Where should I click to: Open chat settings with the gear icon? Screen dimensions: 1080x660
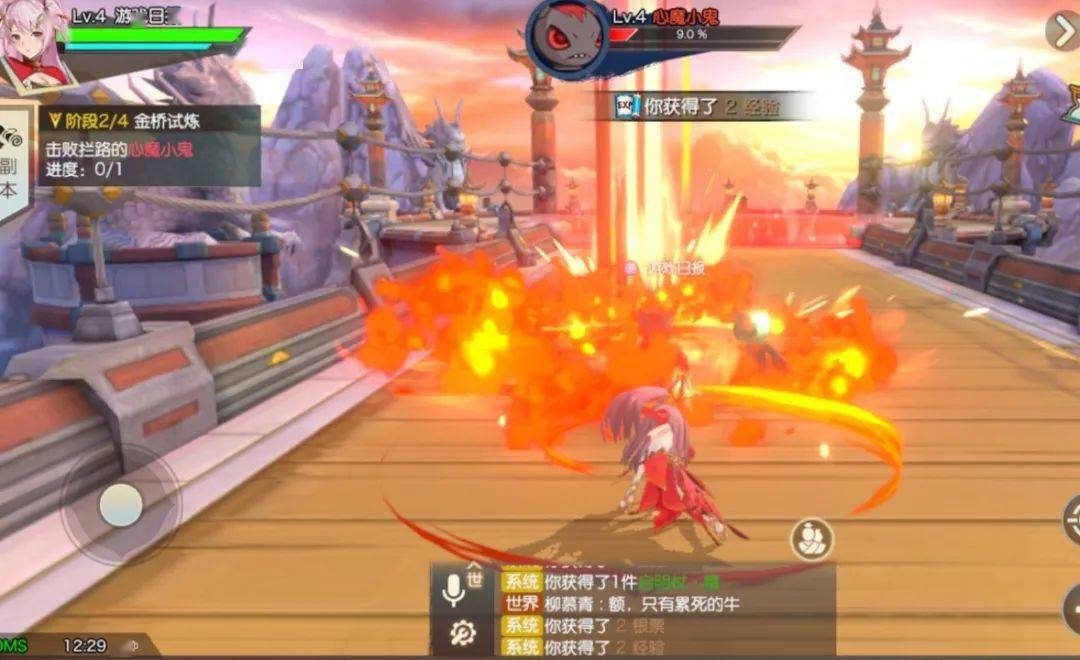pos(462,633)
